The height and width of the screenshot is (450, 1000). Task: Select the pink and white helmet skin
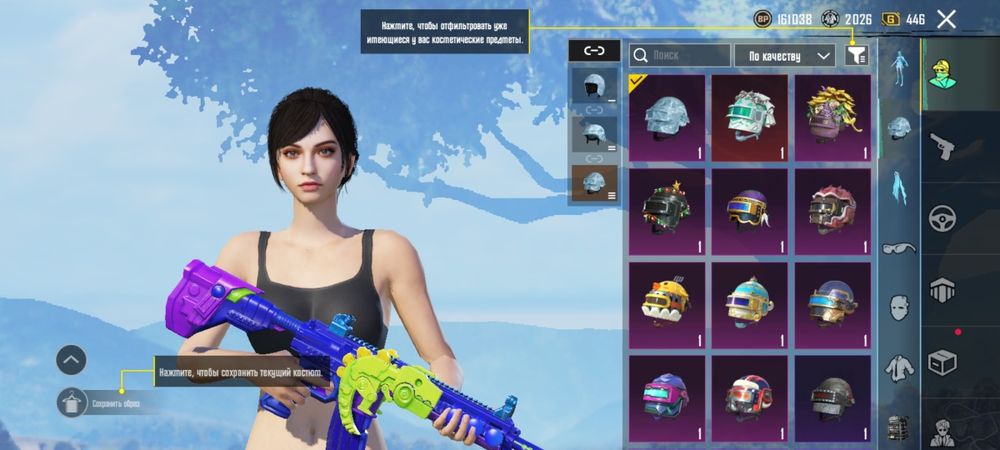pos(832,211)
